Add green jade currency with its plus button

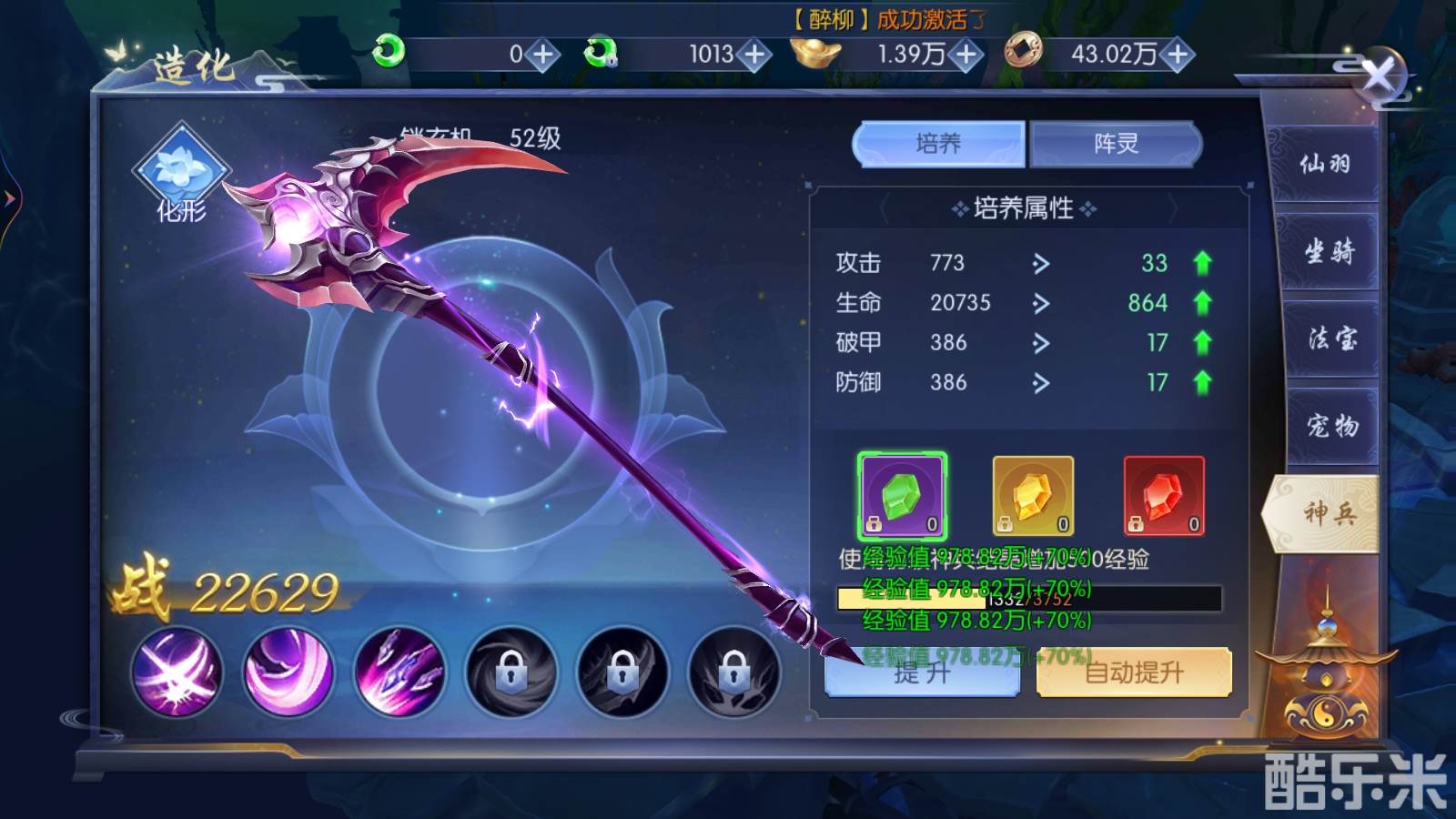click(x=543, y=55)
